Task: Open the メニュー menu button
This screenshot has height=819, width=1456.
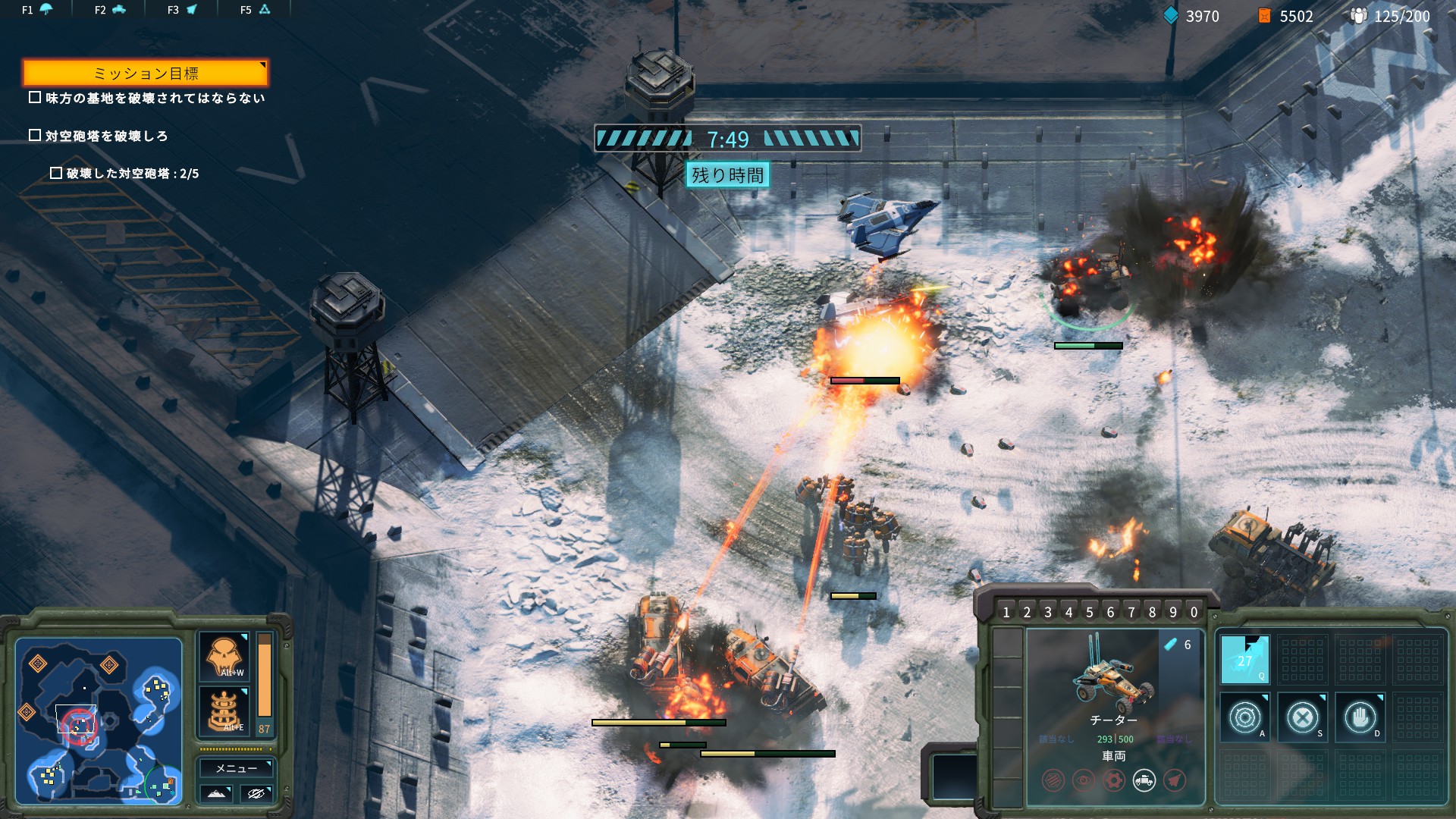Action: pyautogui.click(x=236, y=768)
